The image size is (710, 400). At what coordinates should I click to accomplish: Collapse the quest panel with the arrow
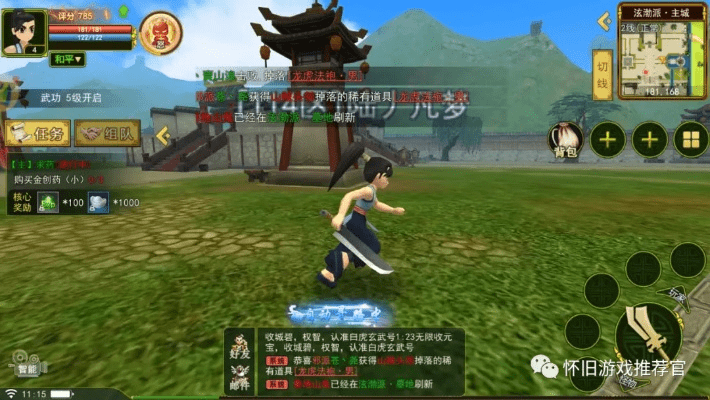[x=161, y=134]
